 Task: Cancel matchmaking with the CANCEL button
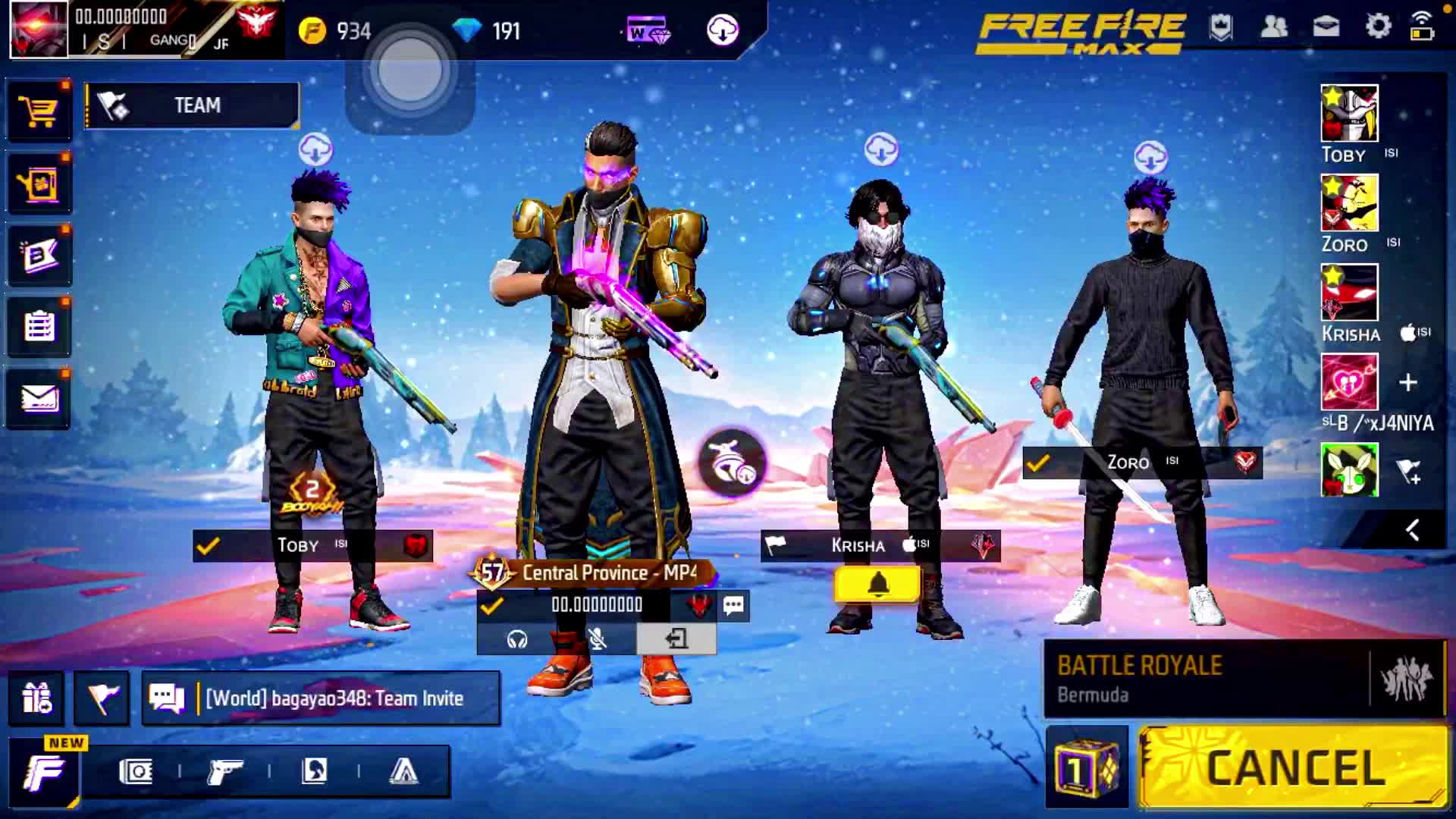point(1294,767)
